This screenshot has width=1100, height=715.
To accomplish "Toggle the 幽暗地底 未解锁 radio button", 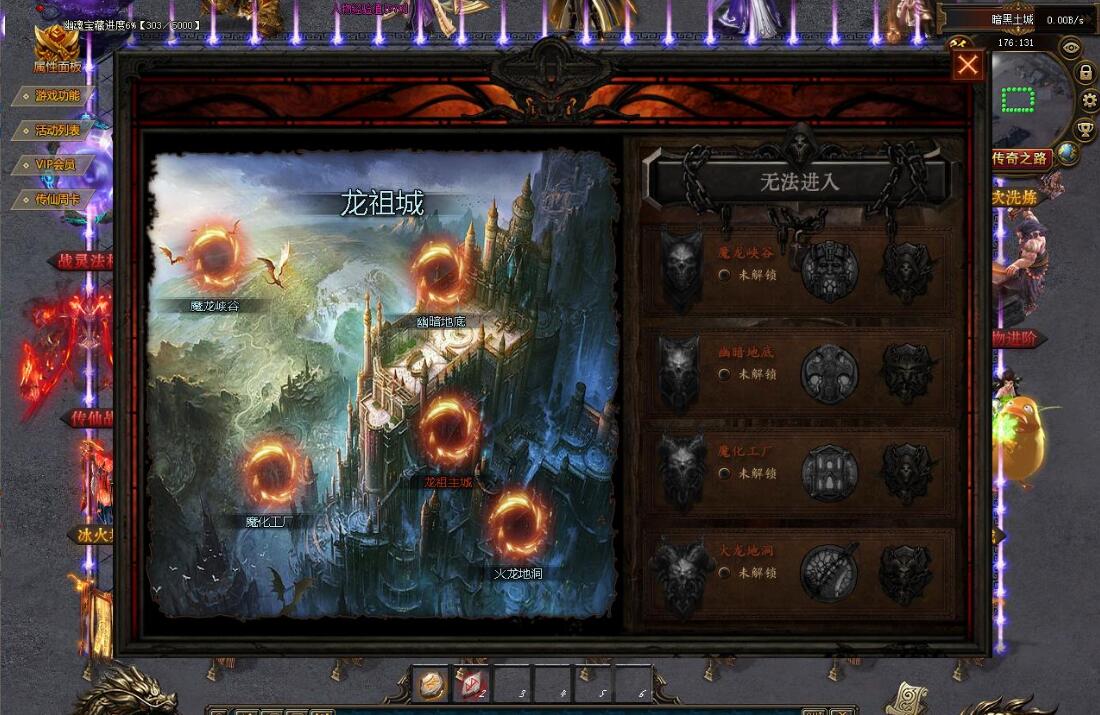I will click(724, 374).
